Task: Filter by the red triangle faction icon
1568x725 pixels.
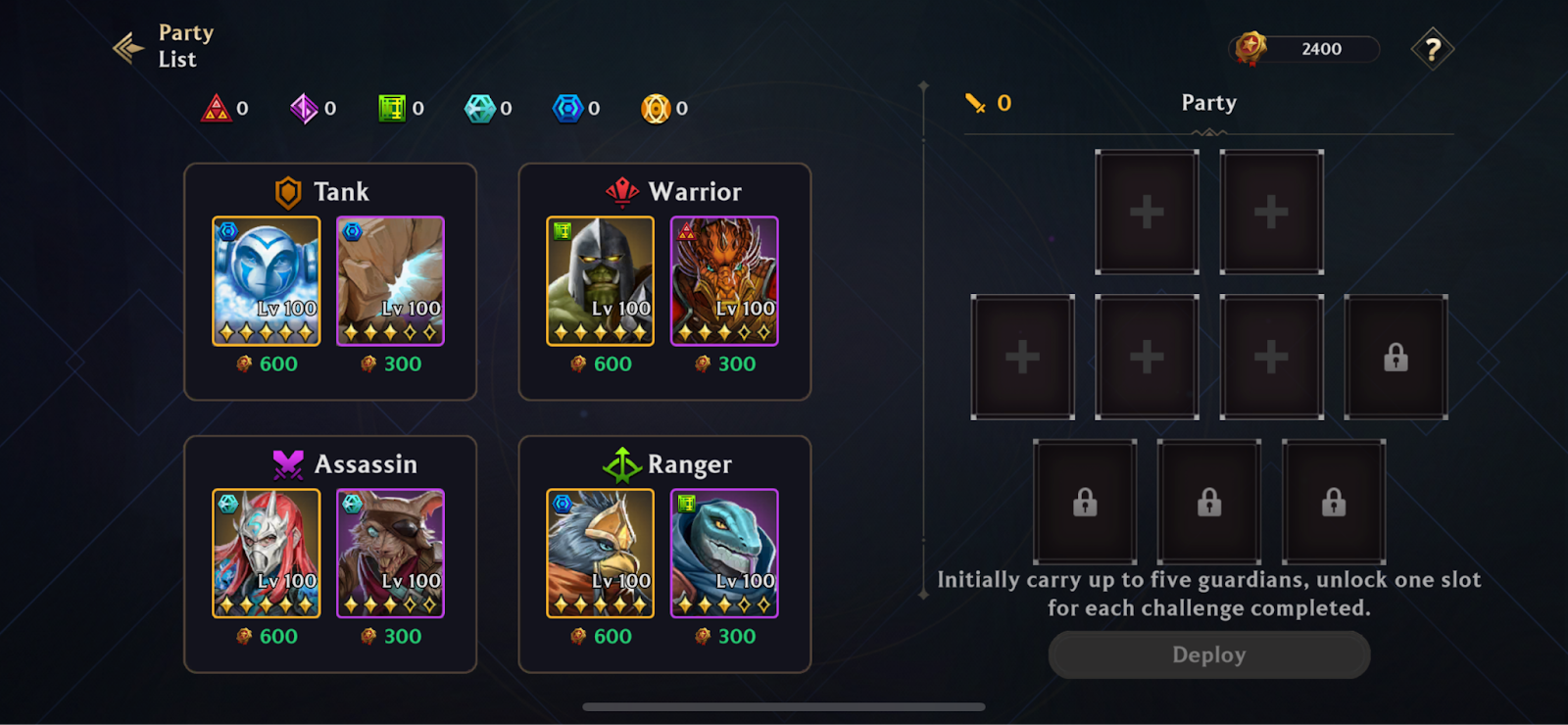Action: click(216, 108)
